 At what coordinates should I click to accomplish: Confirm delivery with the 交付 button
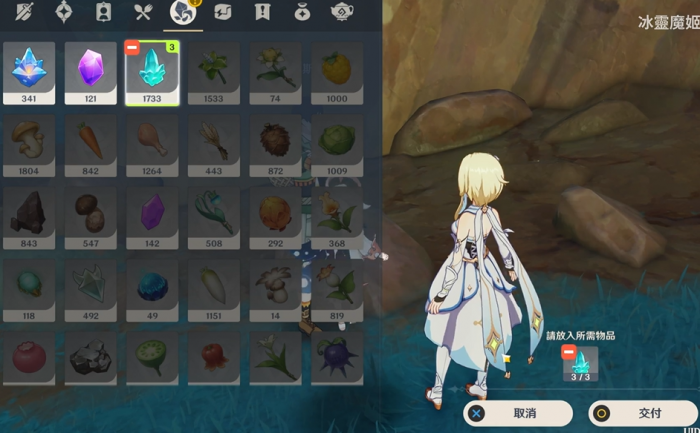(642, 412)
